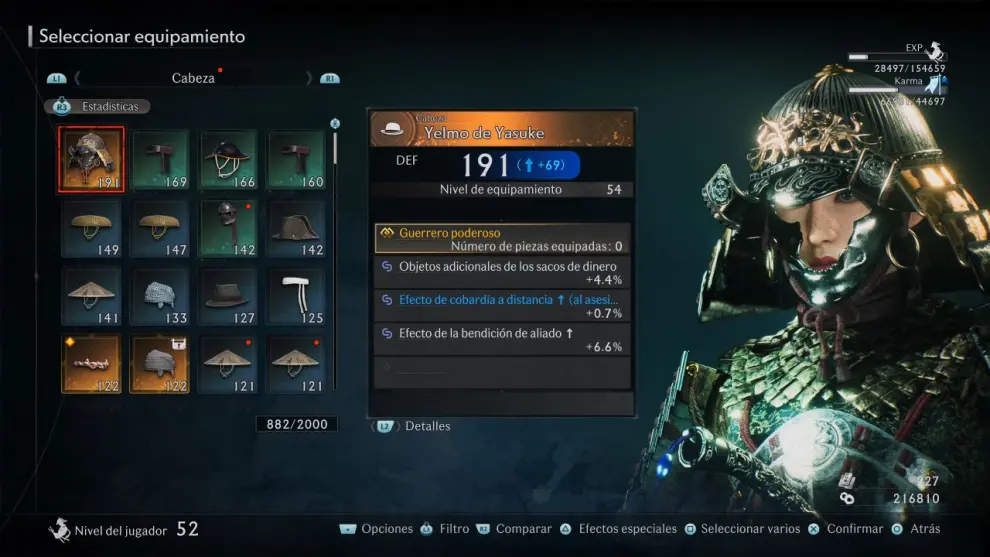Select the Efecto de cobardía a distancia row
Image resolution: width=990 pixels, height=557 pixels.
(x=503, y=305)
